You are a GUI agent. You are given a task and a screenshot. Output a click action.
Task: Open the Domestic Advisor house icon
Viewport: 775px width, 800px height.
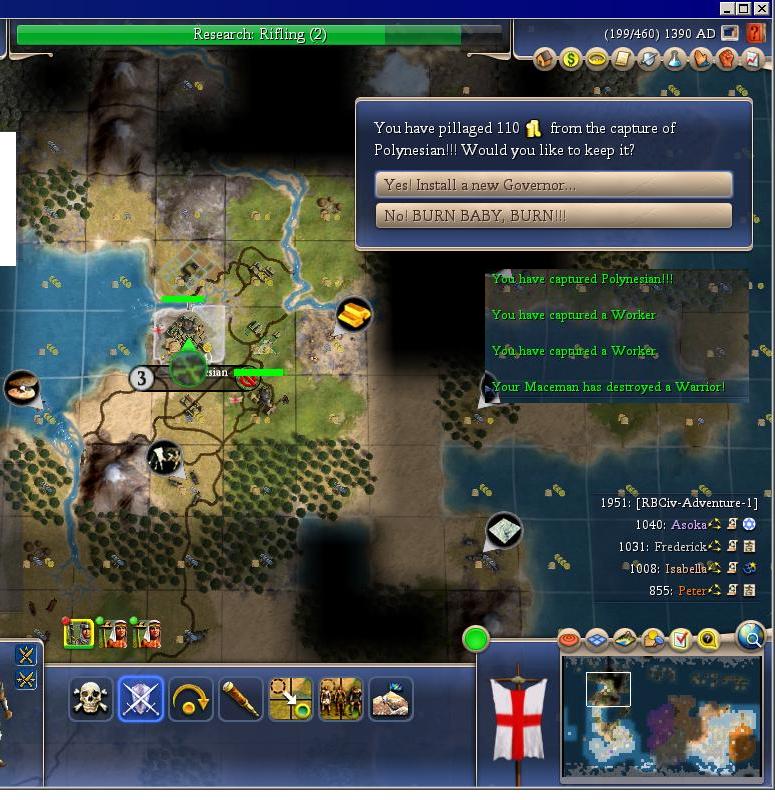[545, 59]
